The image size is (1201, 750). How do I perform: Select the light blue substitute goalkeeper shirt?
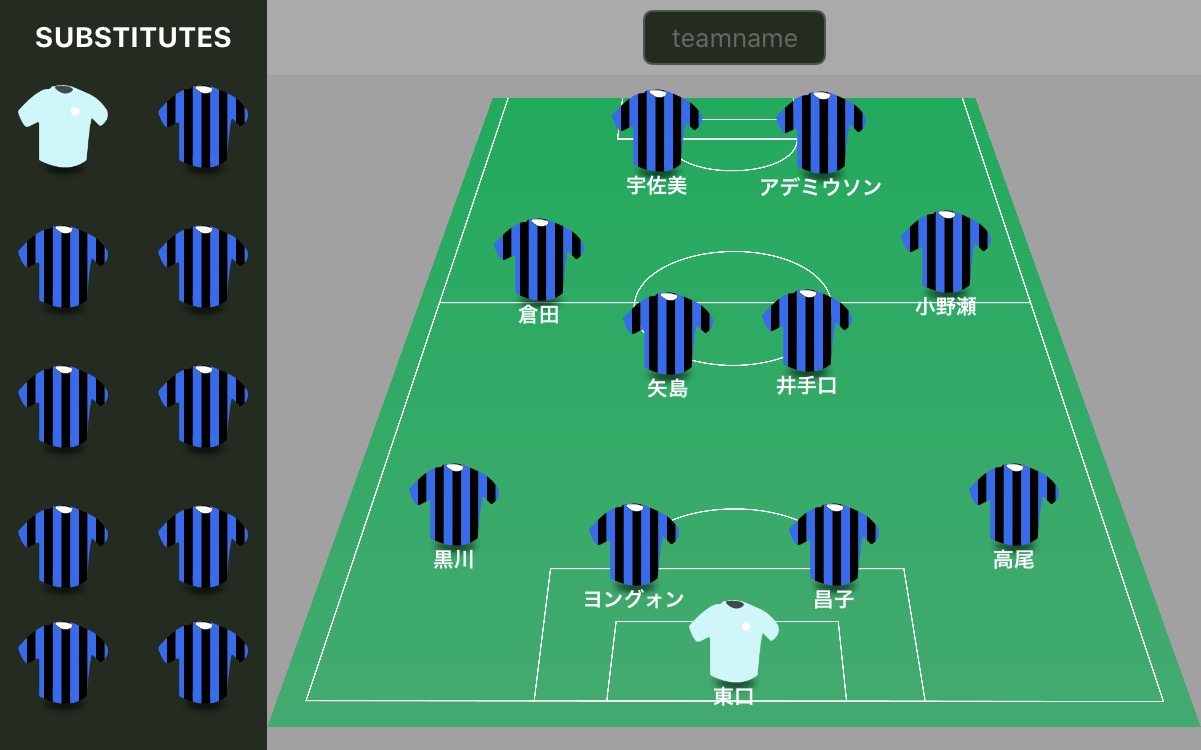[63, 125]
